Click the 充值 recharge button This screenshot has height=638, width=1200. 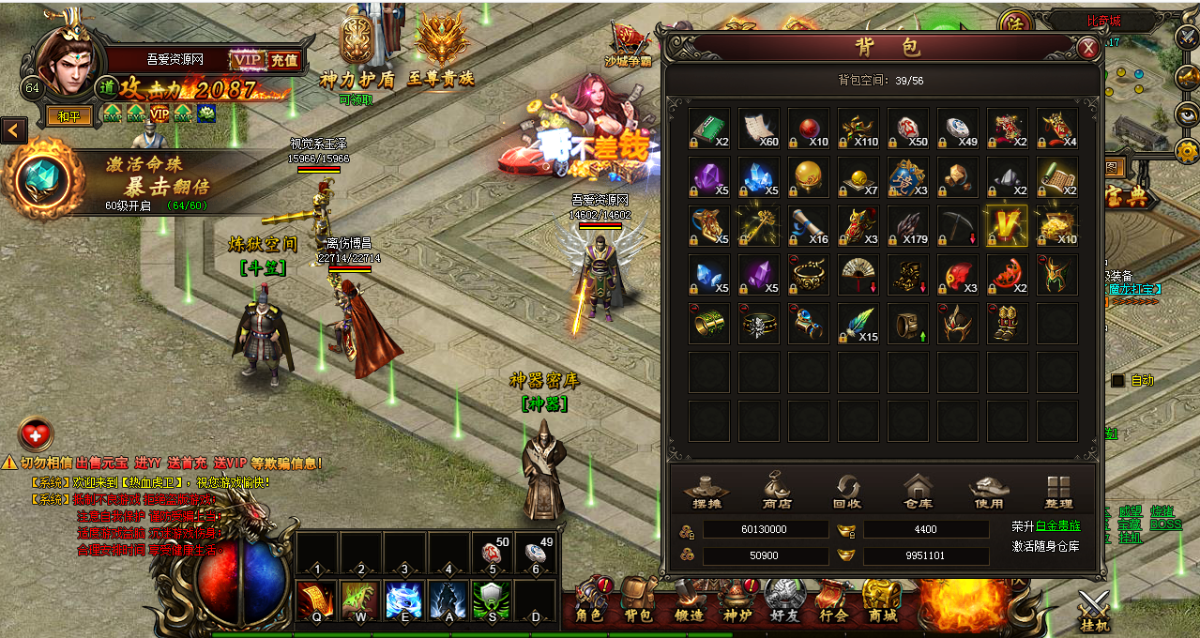click(x=284, y=60)
